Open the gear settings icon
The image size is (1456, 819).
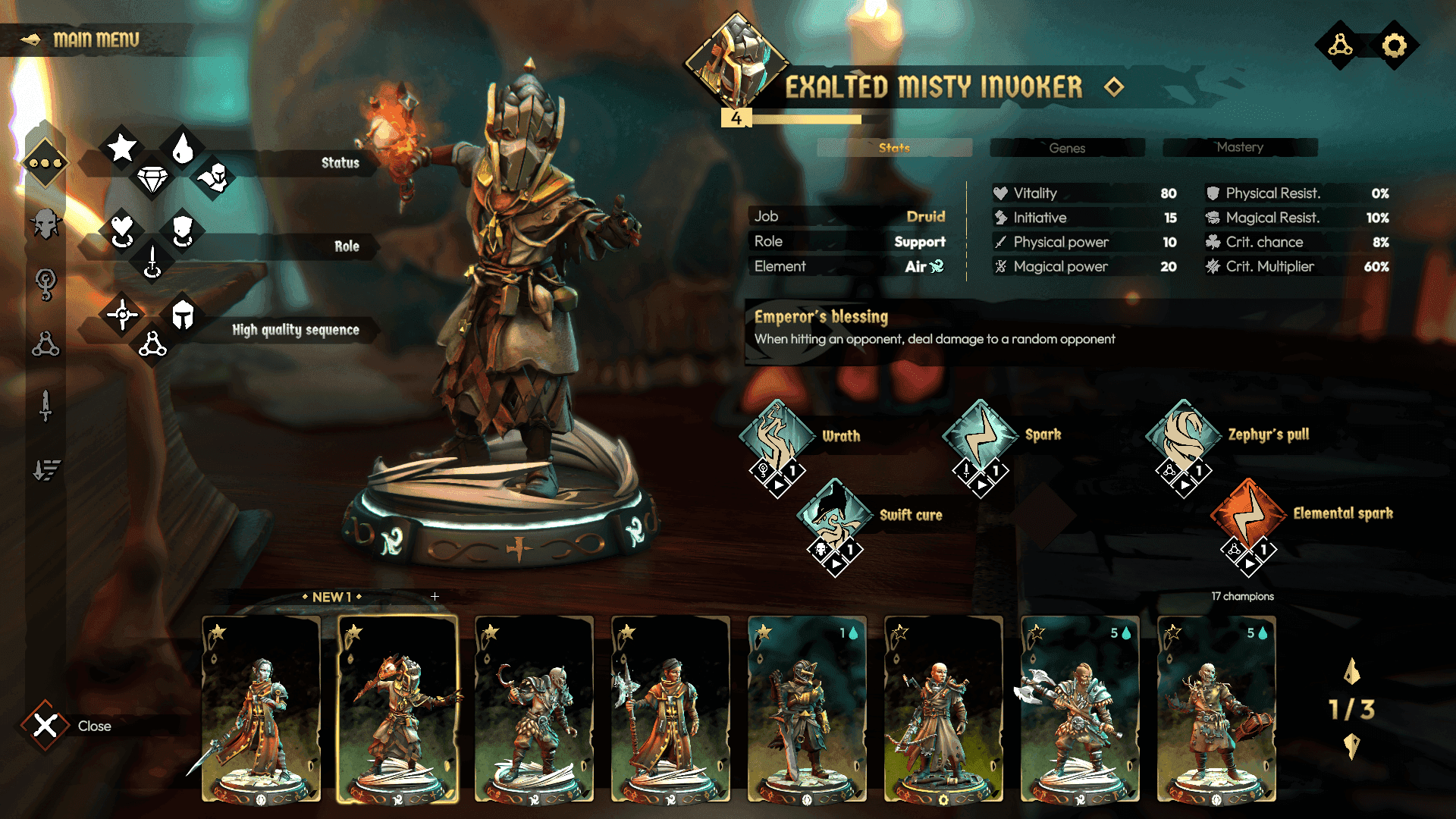1394,45
